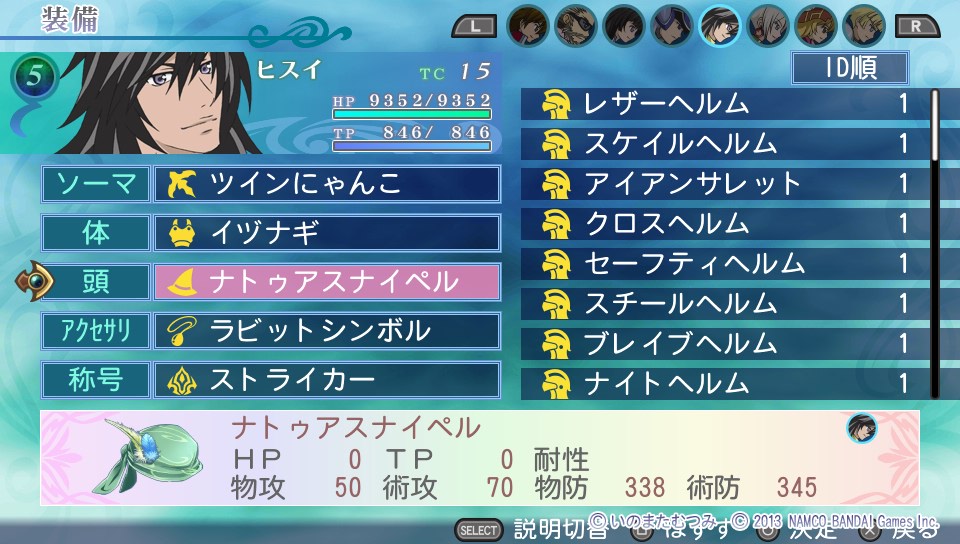Select the ソーマ slot with ツインにゃんこ
The image size is (960, 544).
coord(327,184)
